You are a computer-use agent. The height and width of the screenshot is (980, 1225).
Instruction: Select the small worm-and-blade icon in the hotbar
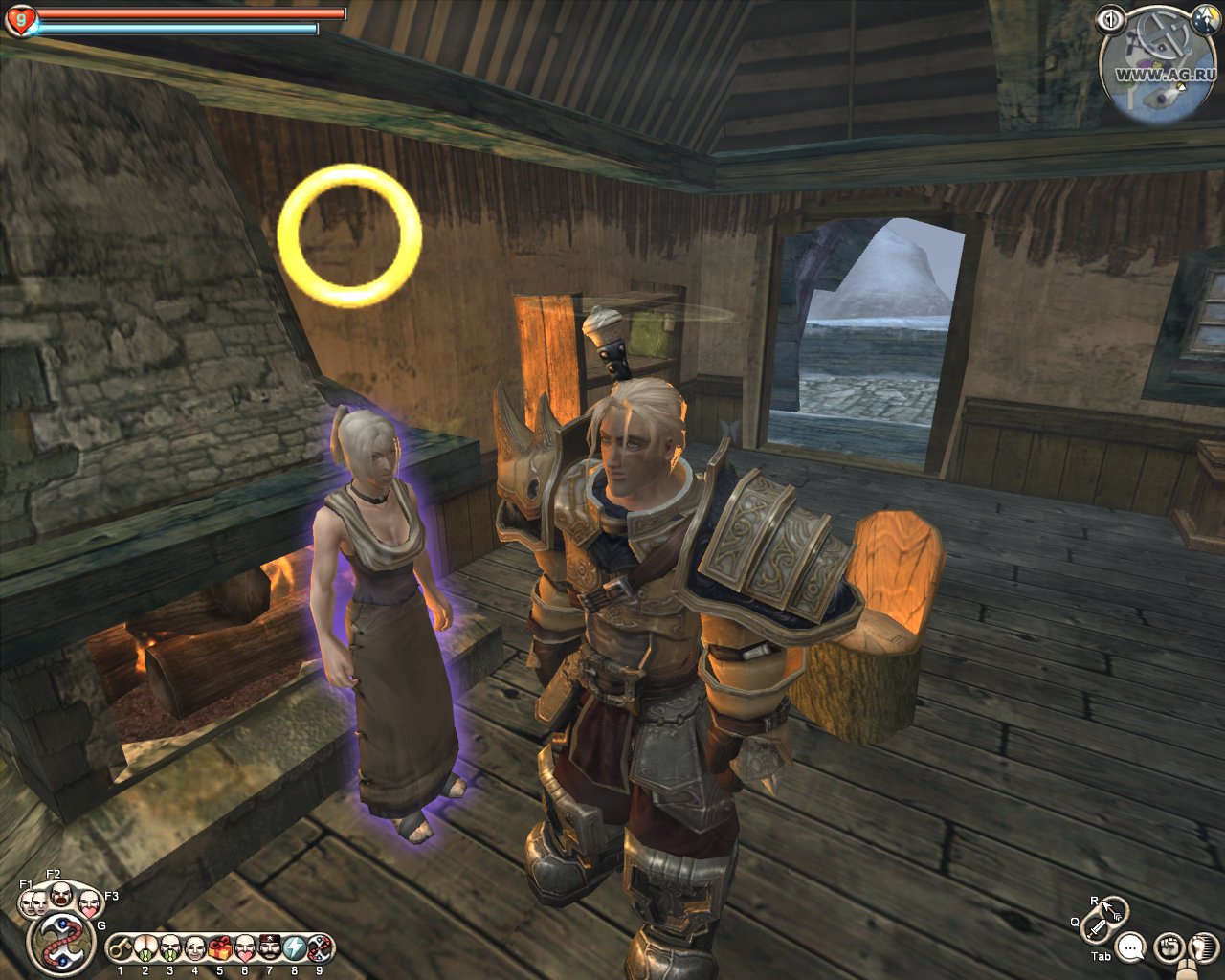click(x=319, y=948)
